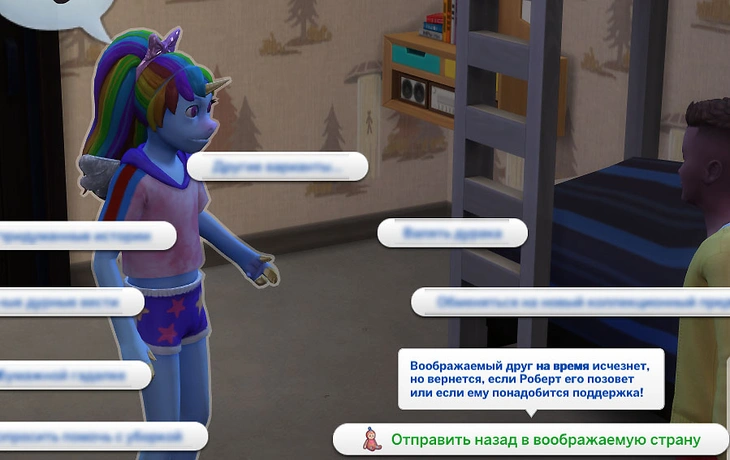Select the 'Валять дурака' interaction

[451, 233]
